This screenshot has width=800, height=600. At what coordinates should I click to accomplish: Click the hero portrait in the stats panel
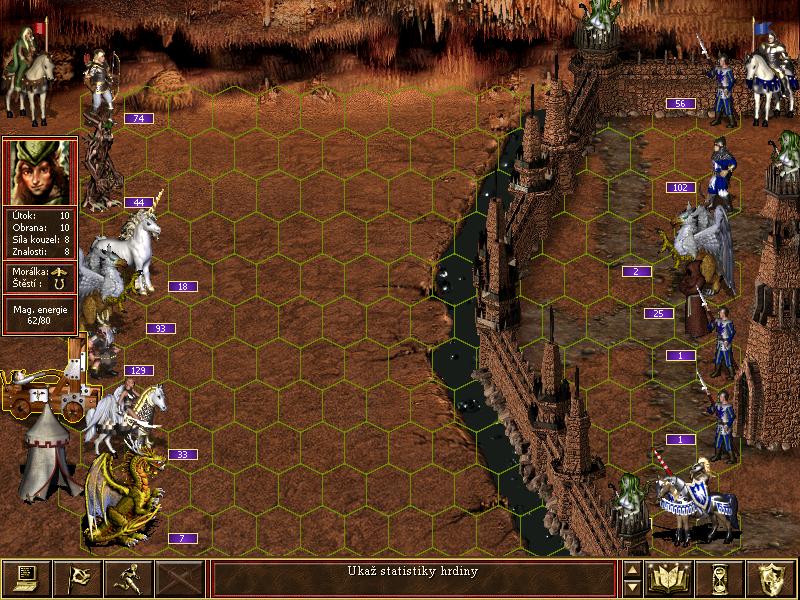click(40, 172)
